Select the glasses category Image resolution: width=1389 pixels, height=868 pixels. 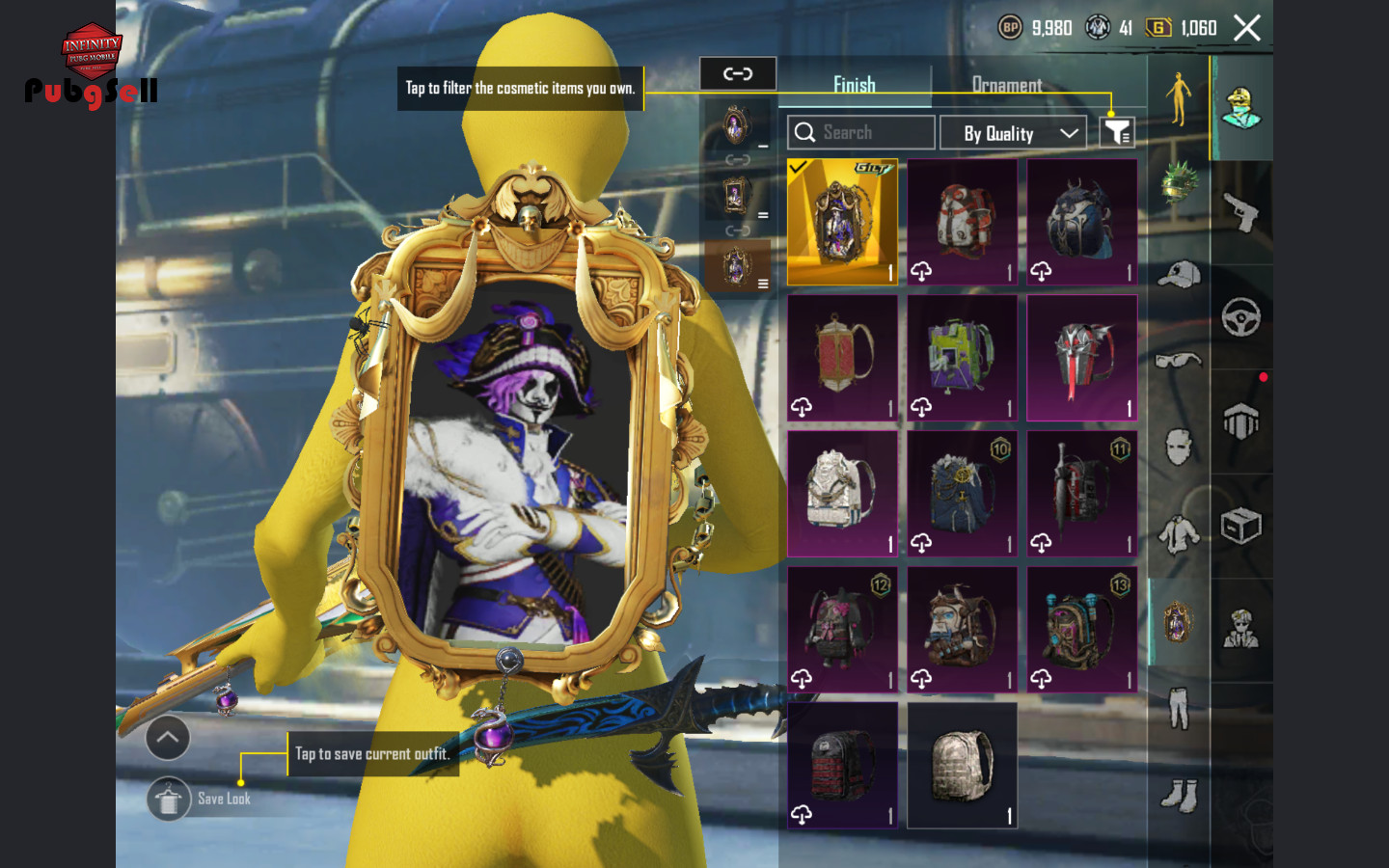click(x=1179, y=361)
